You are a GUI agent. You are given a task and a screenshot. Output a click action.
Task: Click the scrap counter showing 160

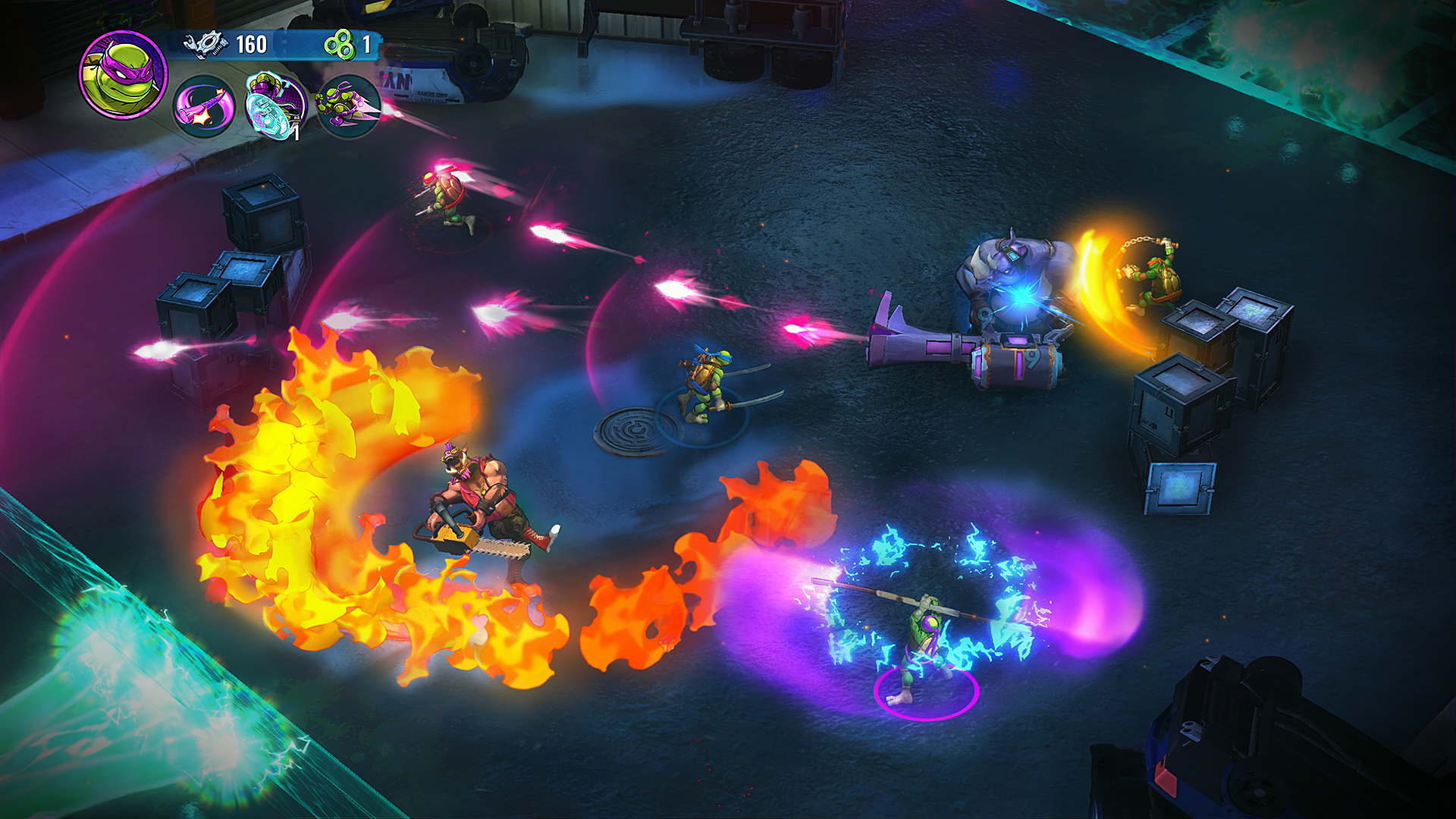(253, 43)
